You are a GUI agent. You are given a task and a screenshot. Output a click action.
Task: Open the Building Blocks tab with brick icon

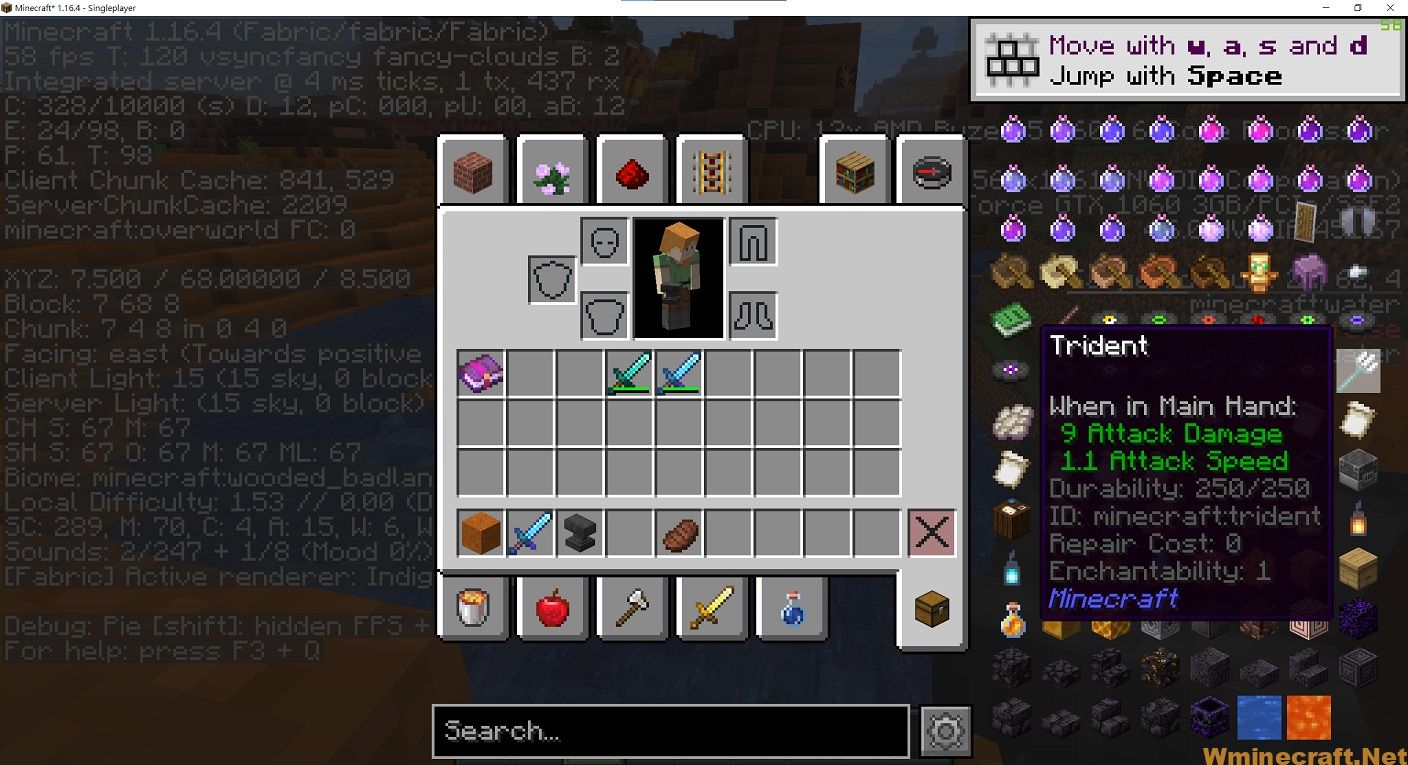pyautogui.click(x=472, y=170)
